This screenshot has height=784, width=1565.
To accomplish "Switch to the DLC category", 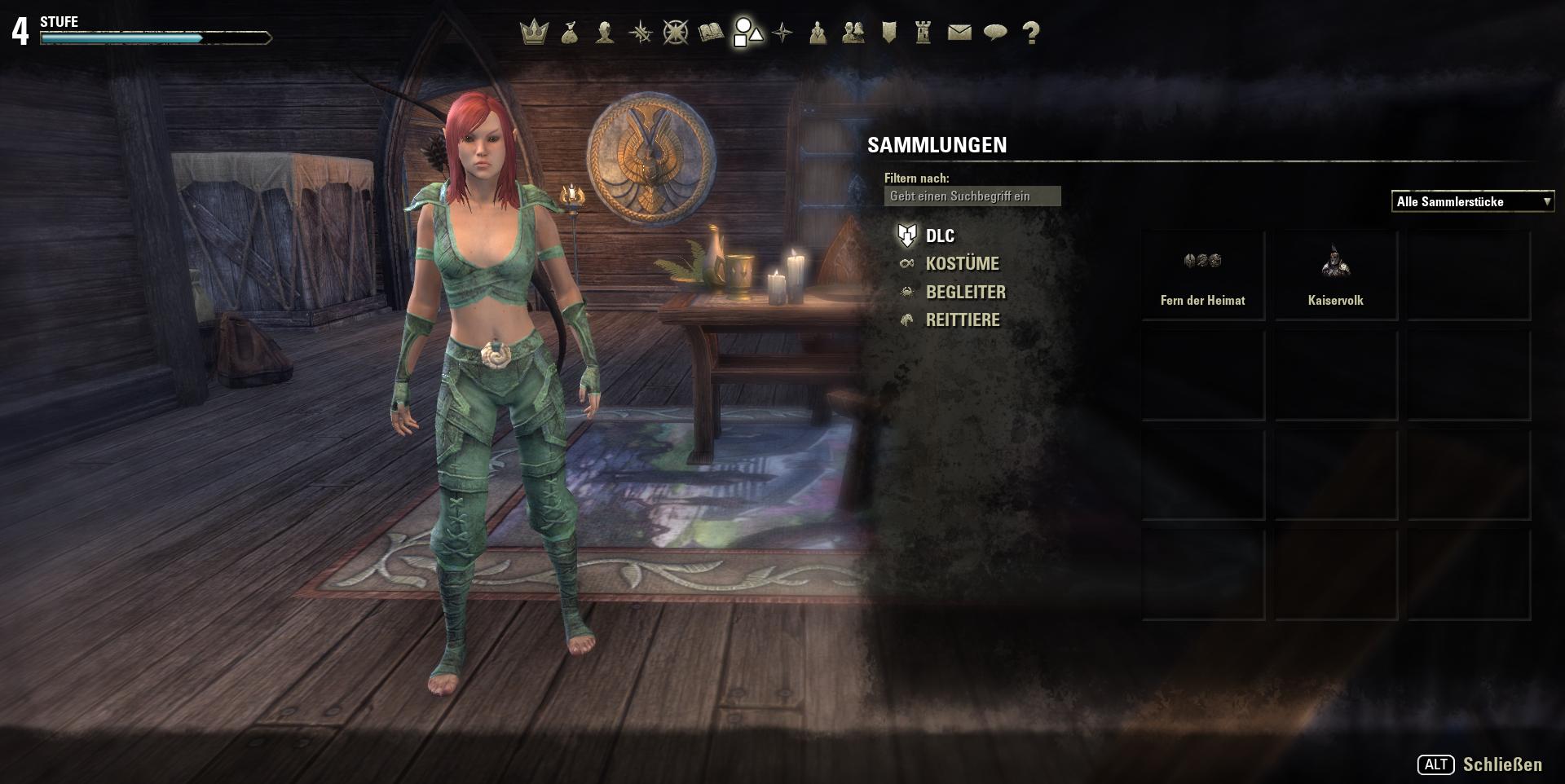I will 939,236.
